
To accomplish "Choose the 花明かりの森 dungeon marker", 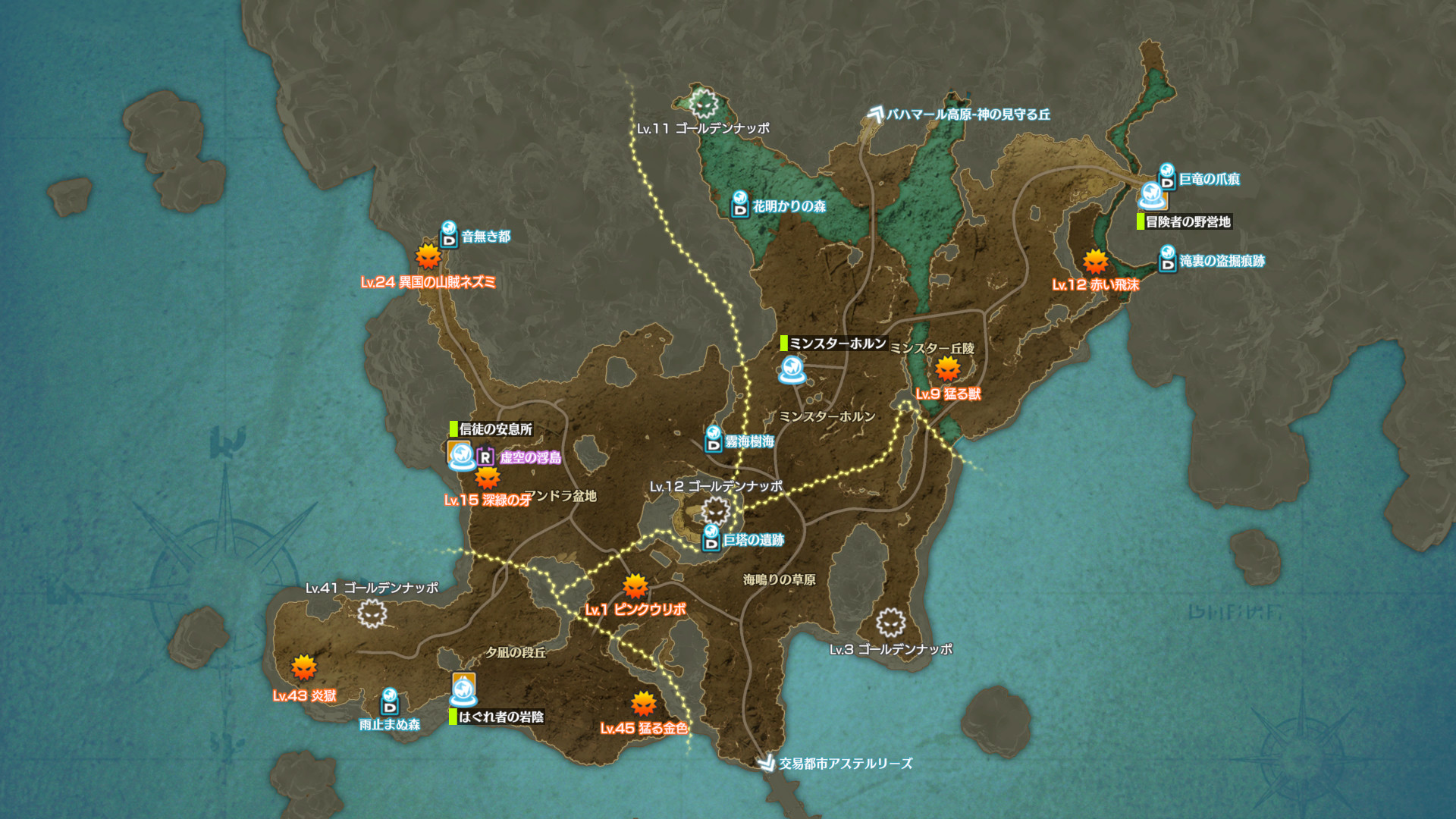I will [x=739, y=205].
